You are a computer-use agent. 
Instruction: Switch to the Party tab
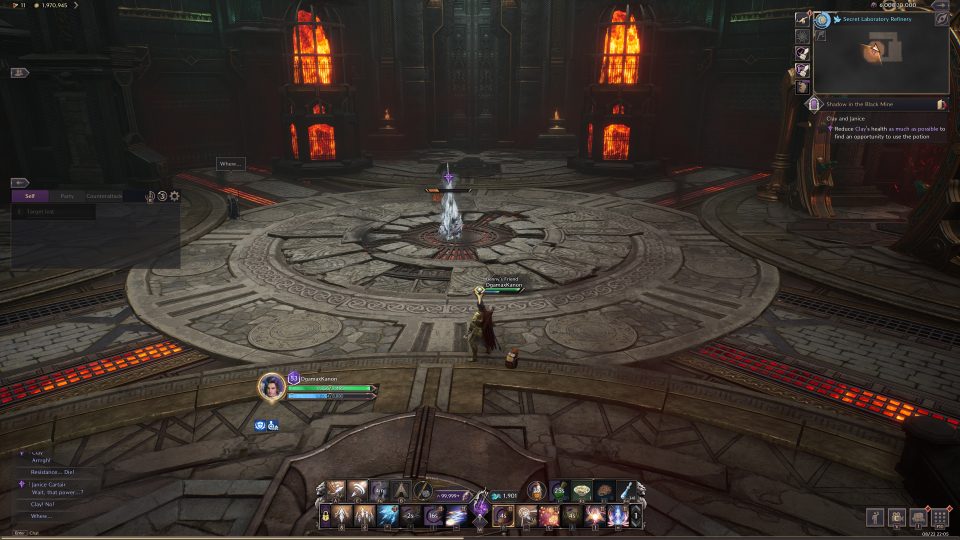click(67, 196)
